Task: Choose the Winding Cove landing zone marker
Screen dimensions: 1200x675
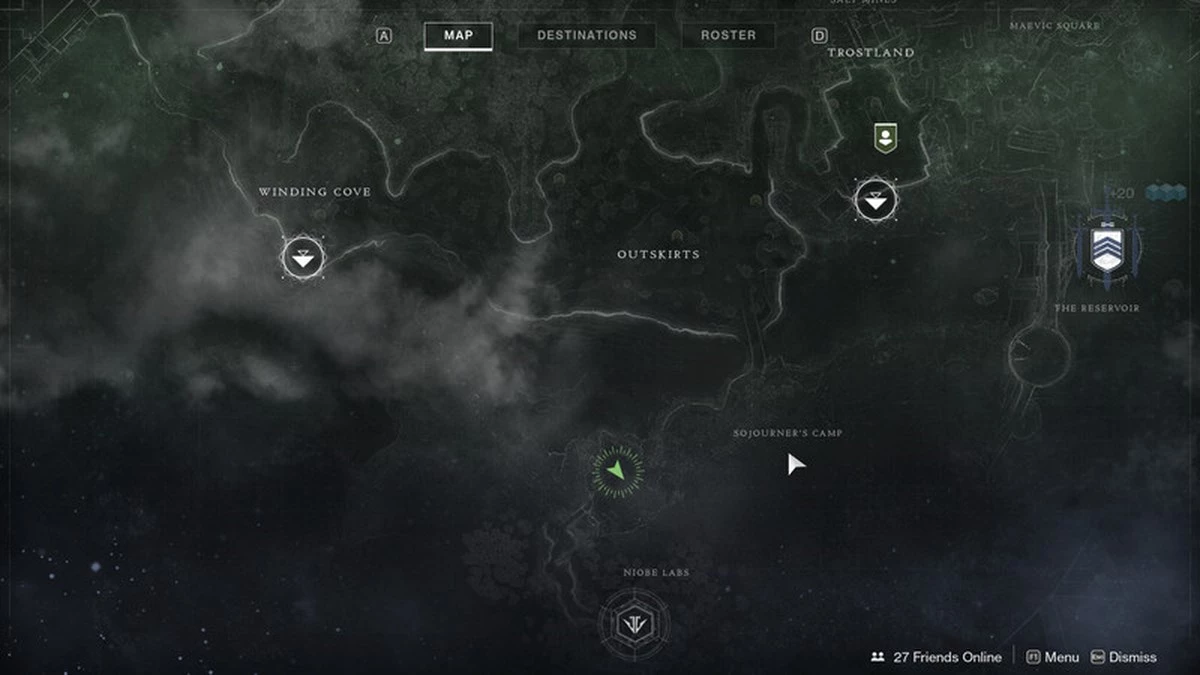Action: pos(303,258)
